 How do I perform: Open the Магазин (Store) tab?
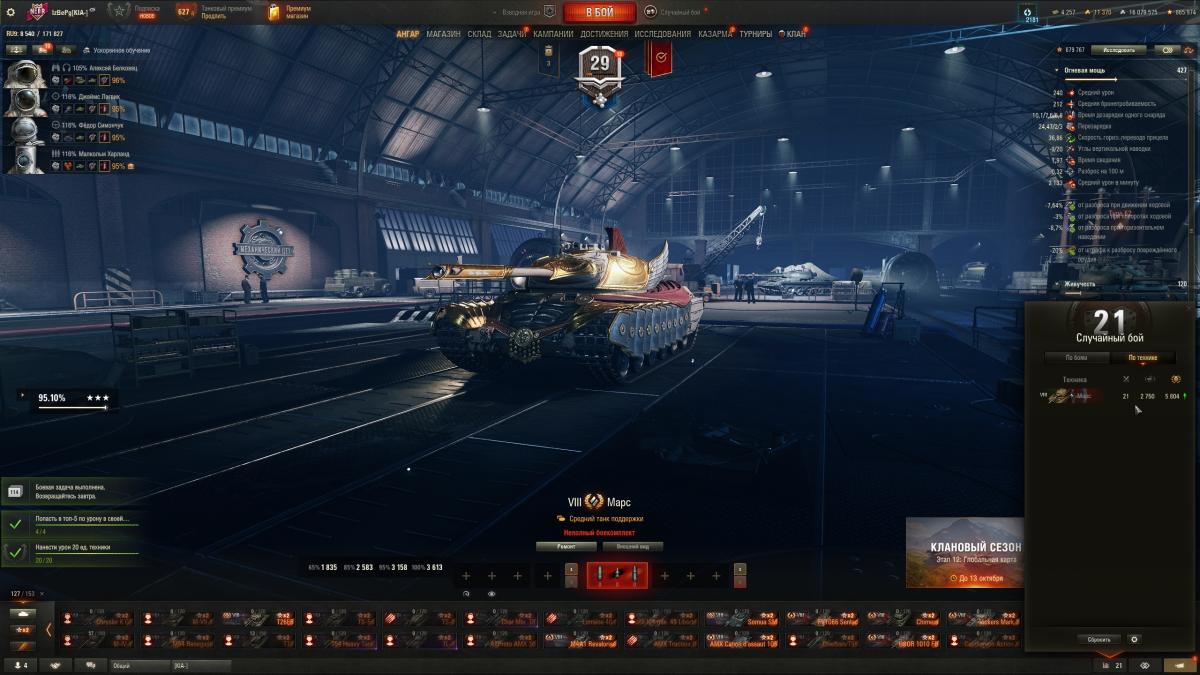point(443,34)
